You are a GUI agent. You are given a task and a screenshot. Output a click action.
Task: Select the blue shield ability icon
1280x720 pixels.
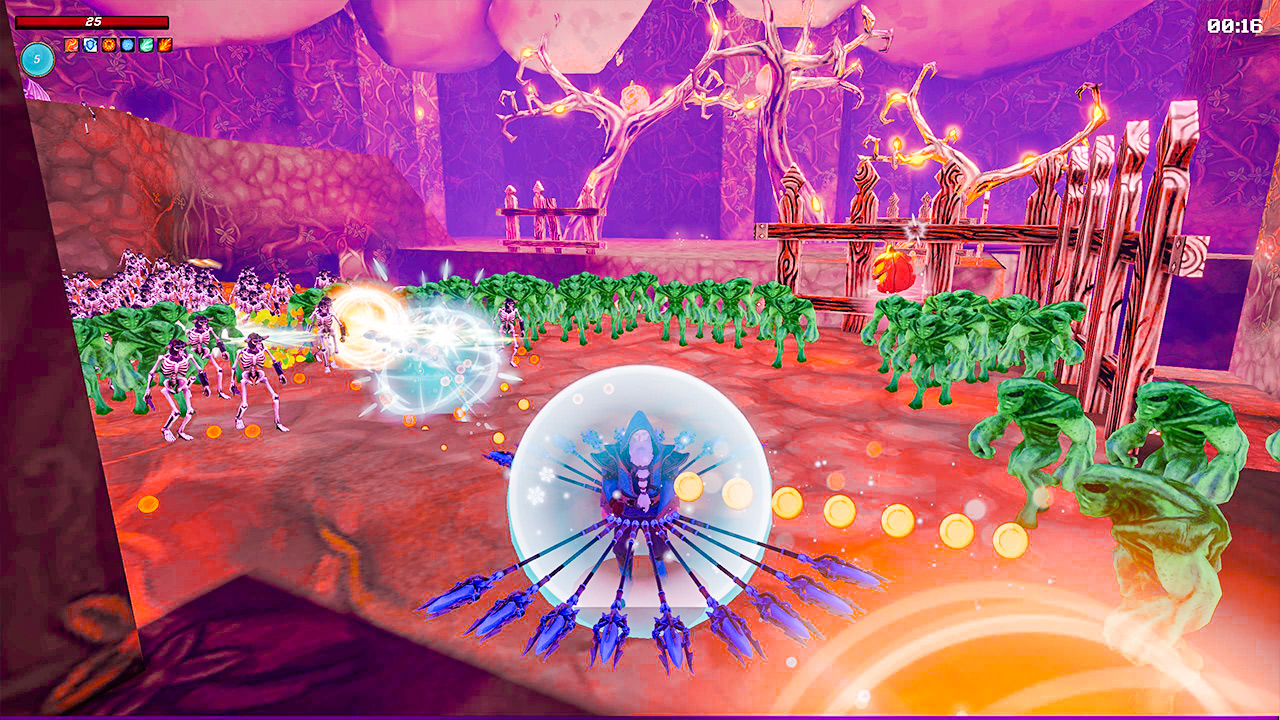90,44
